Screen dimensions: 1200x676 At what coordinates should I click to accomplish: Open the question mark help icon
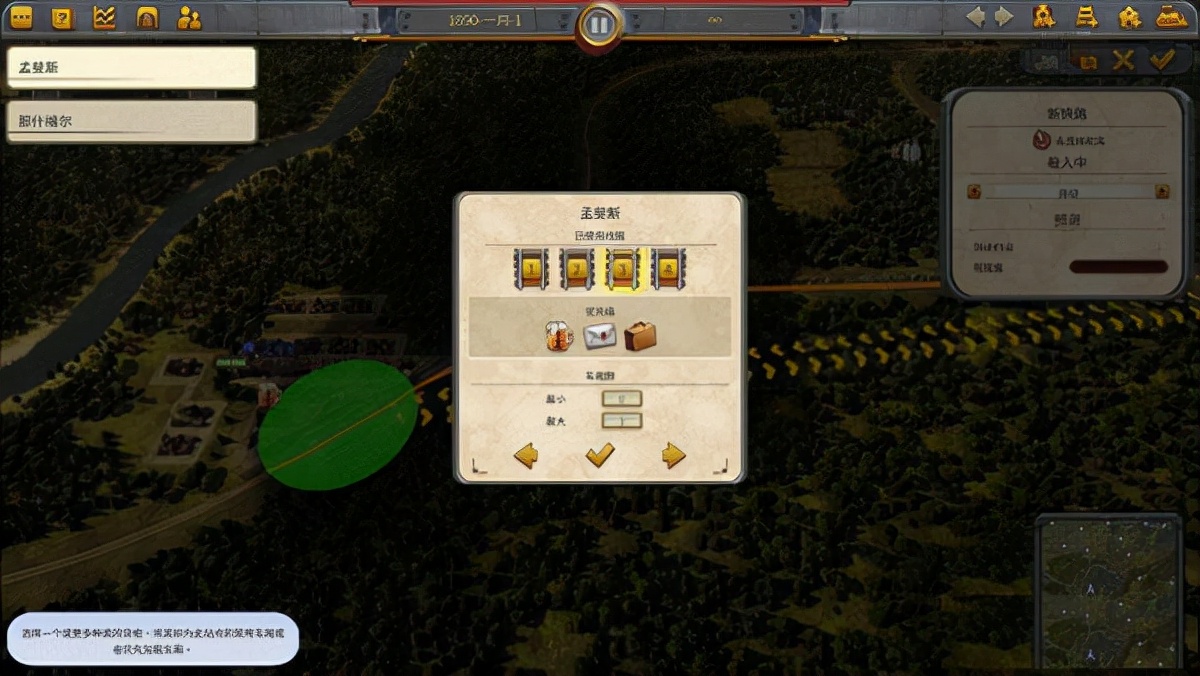click(62, 17)
